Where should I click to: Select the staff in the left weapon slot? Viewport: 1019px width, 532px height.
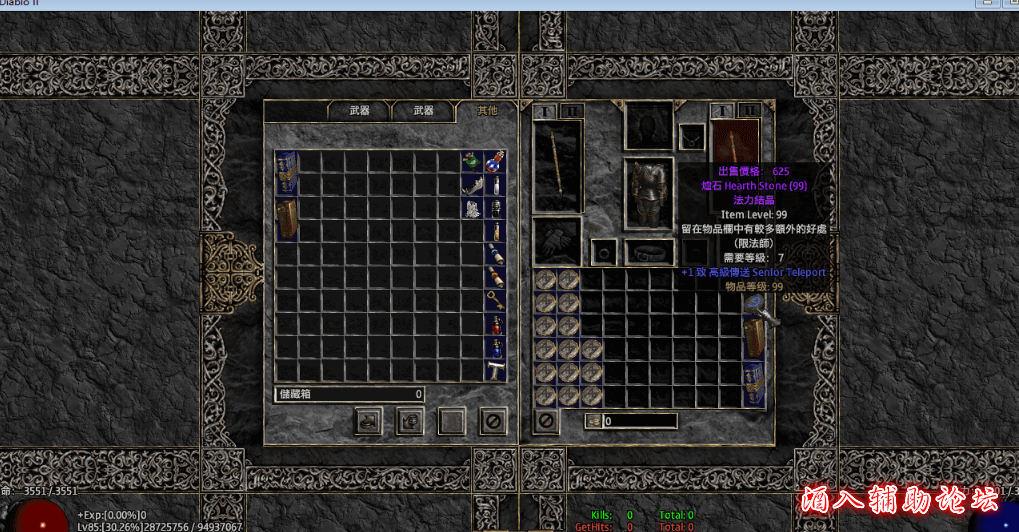pos(557,165)
